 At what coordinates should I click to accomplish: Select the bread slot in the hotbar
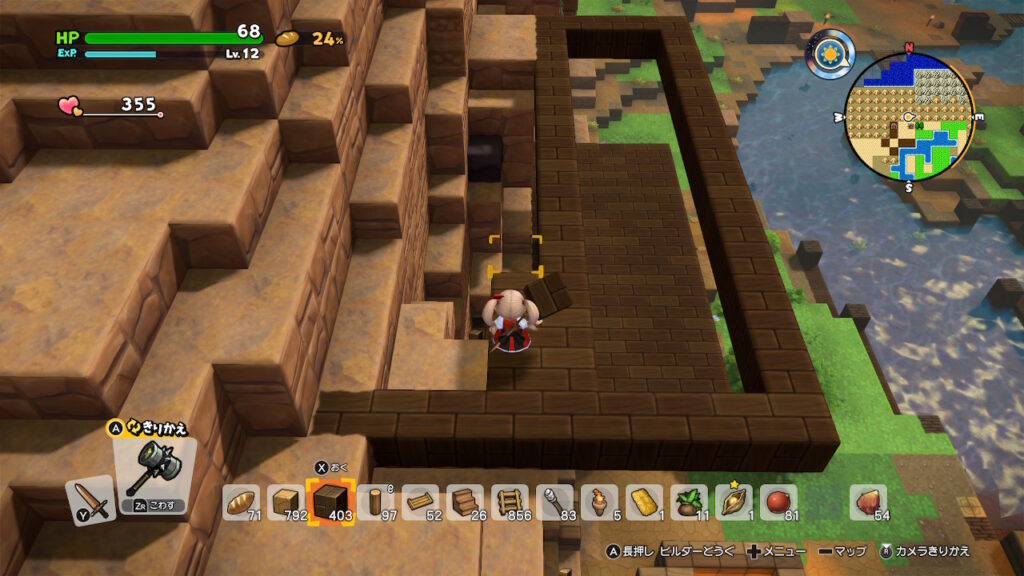coord(241,502)
